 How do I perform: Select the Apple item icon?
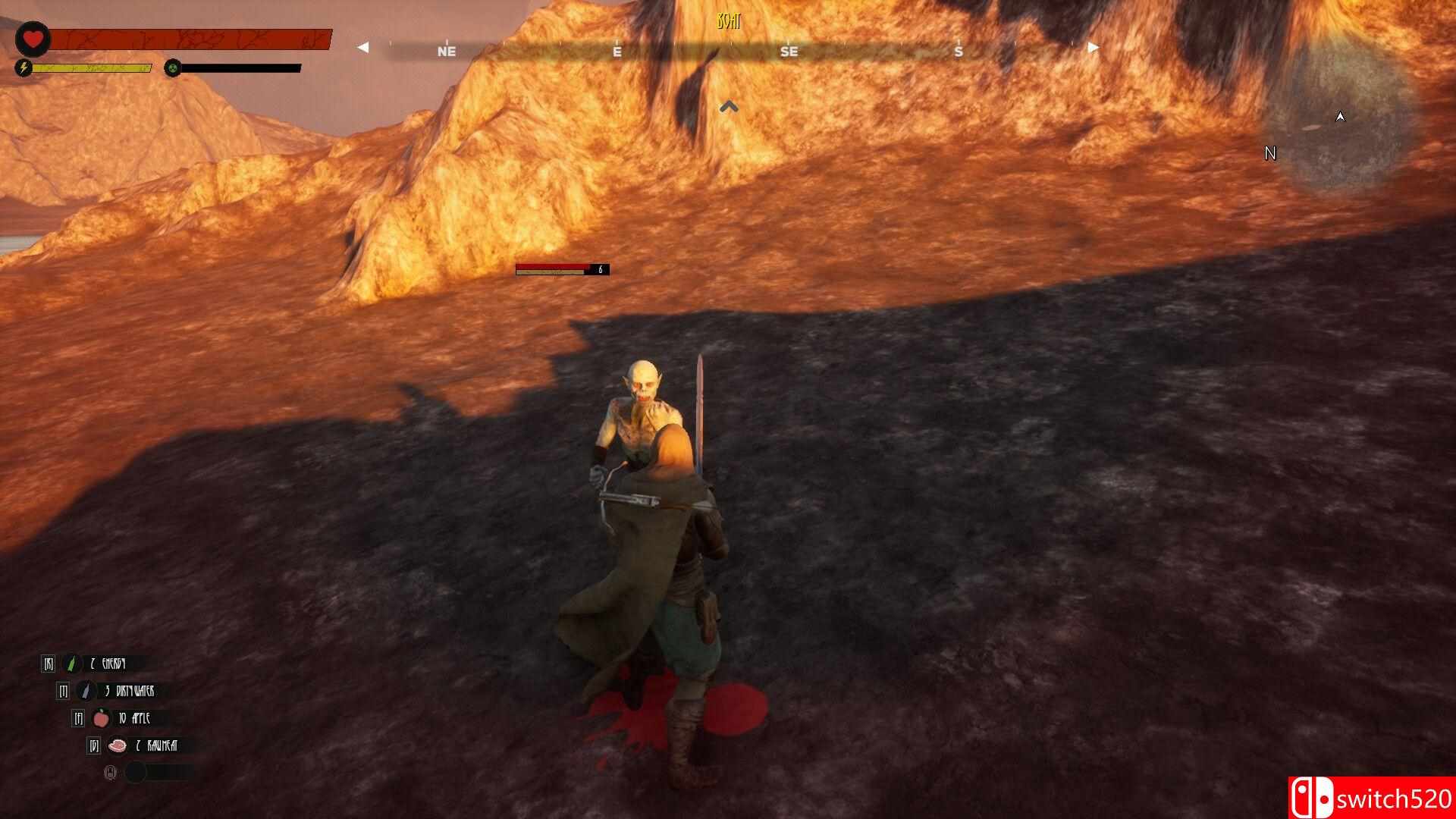tap(101, 719)
